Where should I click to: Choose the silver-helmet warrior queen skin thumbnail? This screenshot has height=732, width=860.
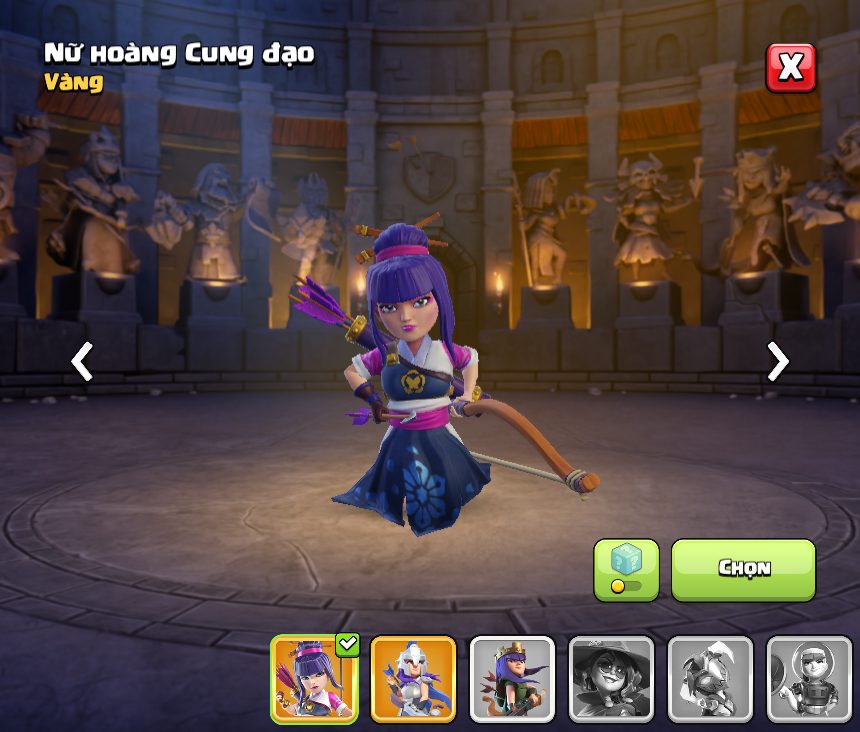coord(413,679)
